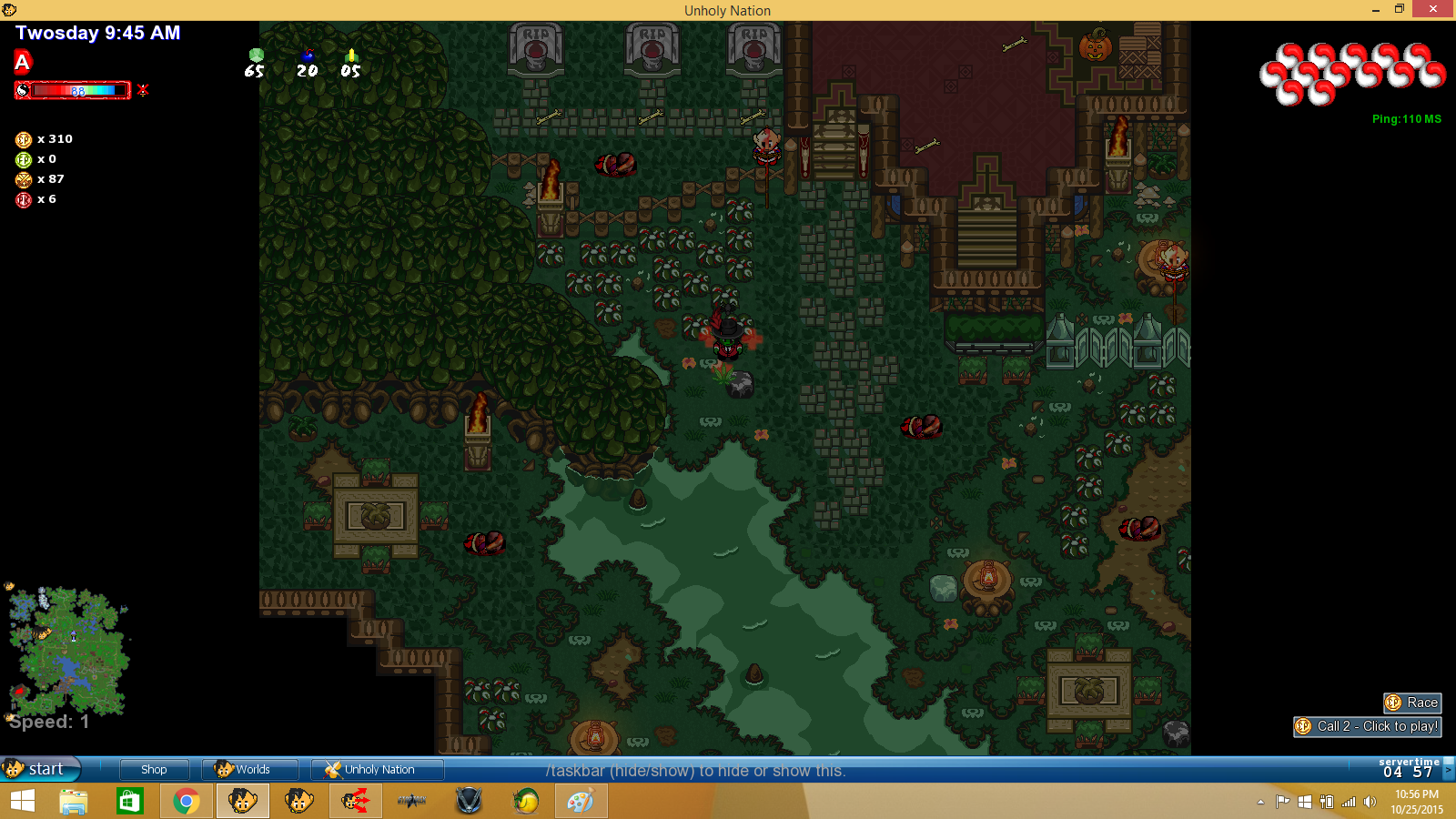Minimize the game window
1456x819 pixels.
pyautogui.click(x=1375, y=9)
